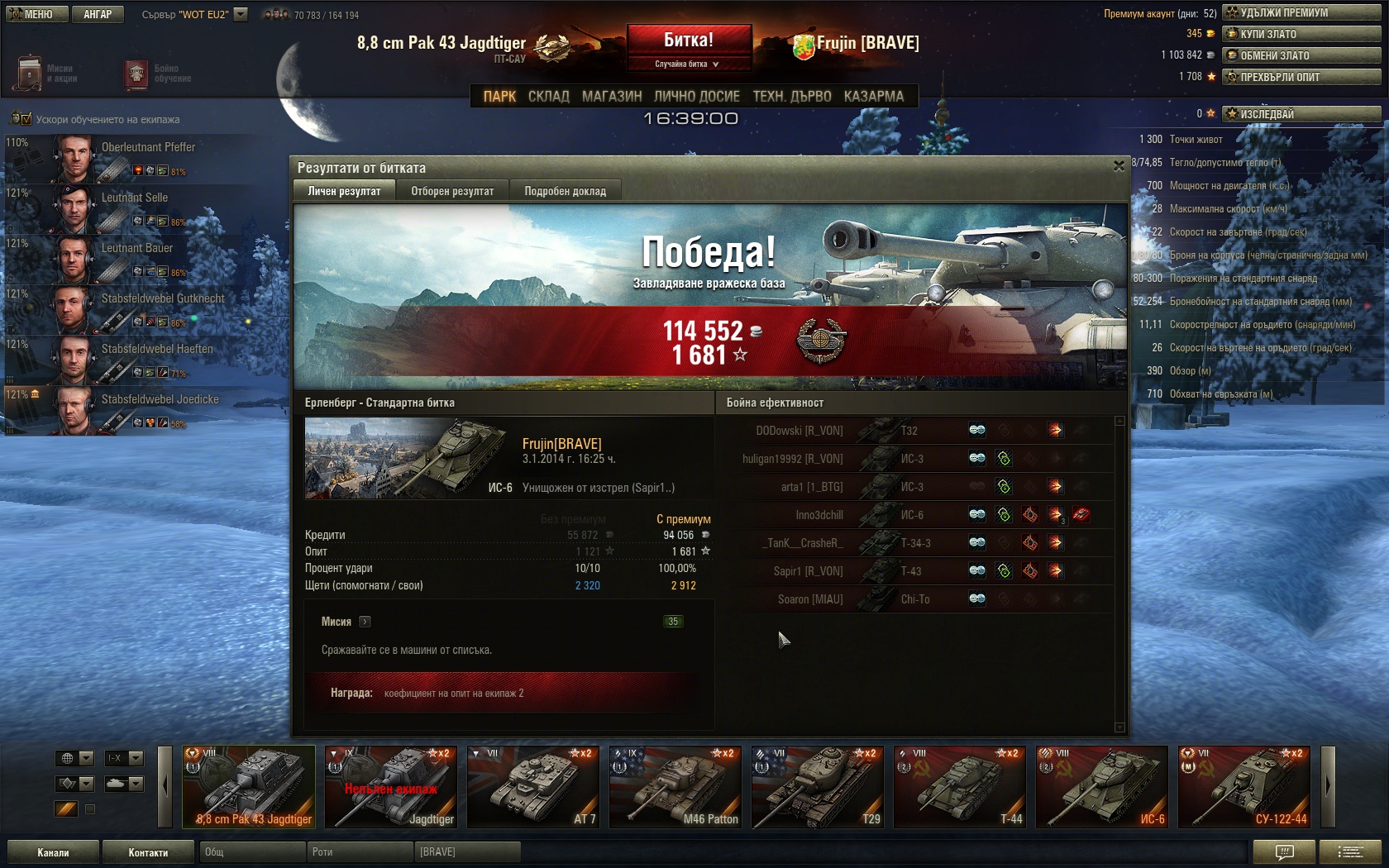Click the ИЗСЛЕДВАЙ research button
The height and width of the screenshot is (868, 1389).
[1301, 114]
